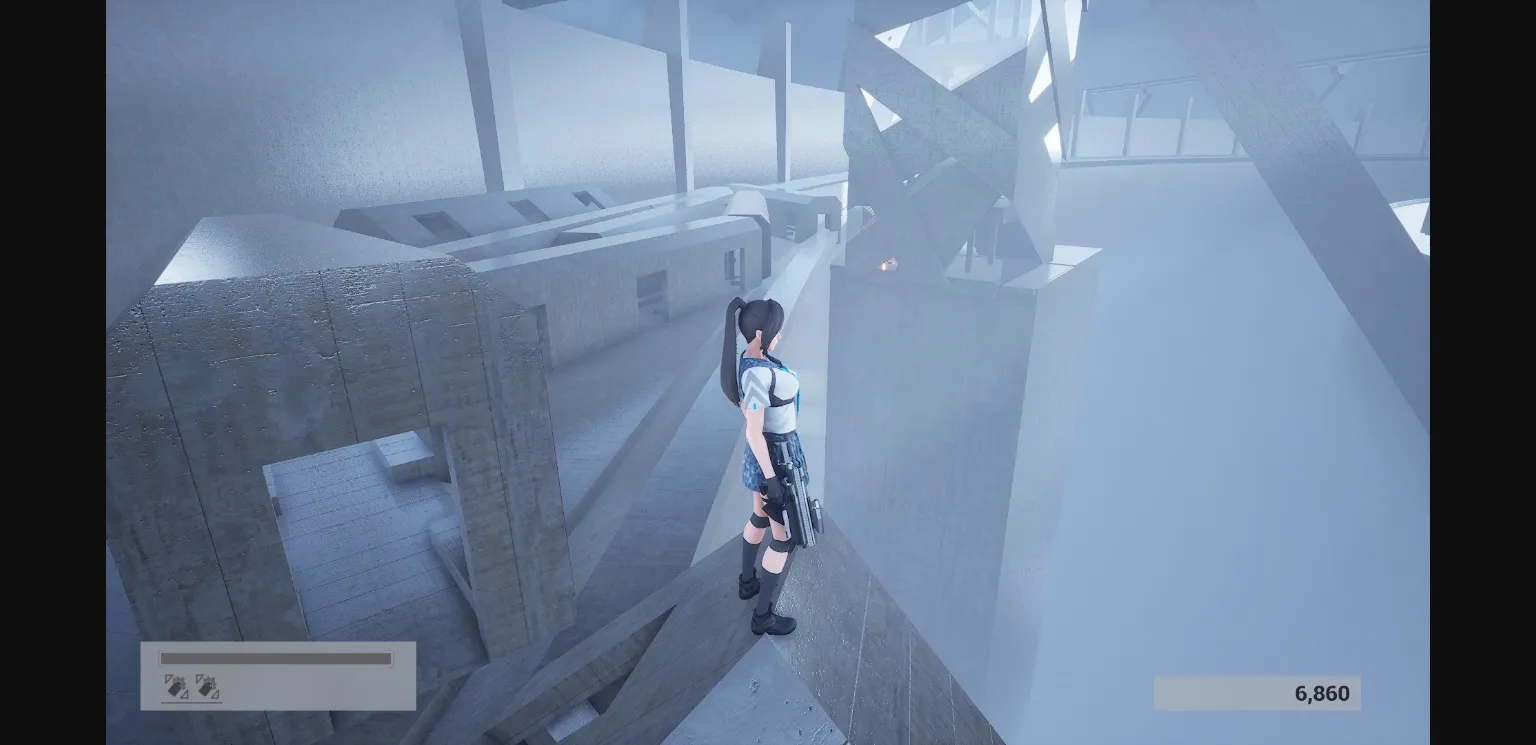Select the second grenade item icon
The image size is (1536, 745).
[x=205, y=685]
